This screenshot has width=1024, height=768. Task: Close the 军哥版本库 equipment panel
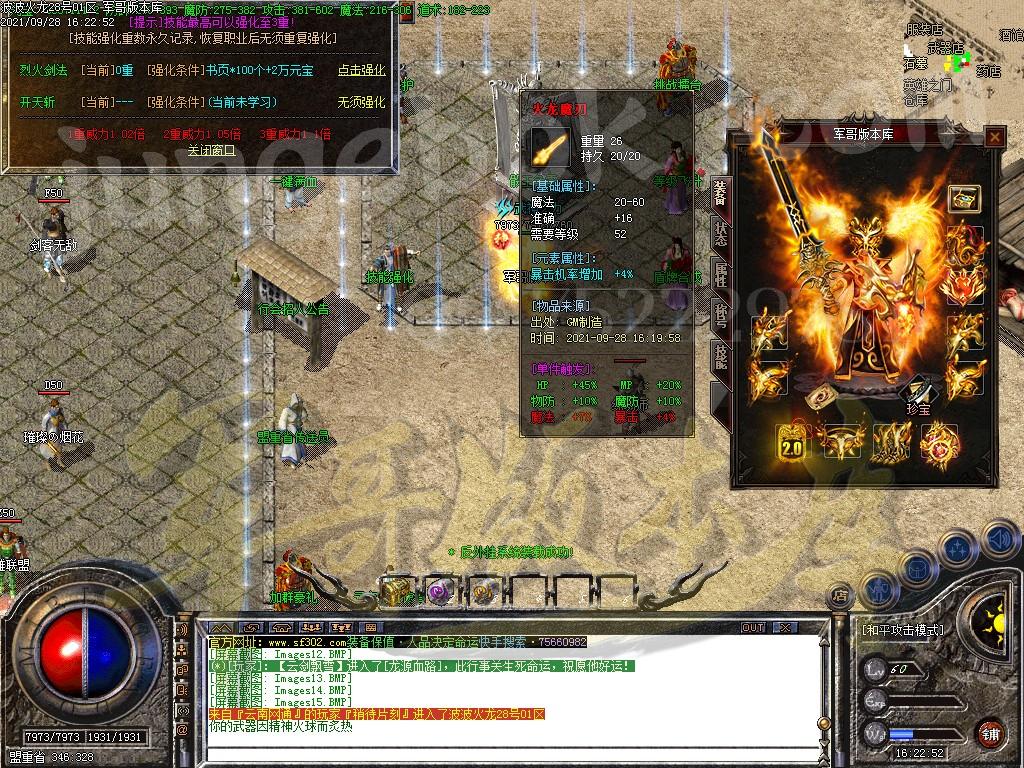(994, 137)
